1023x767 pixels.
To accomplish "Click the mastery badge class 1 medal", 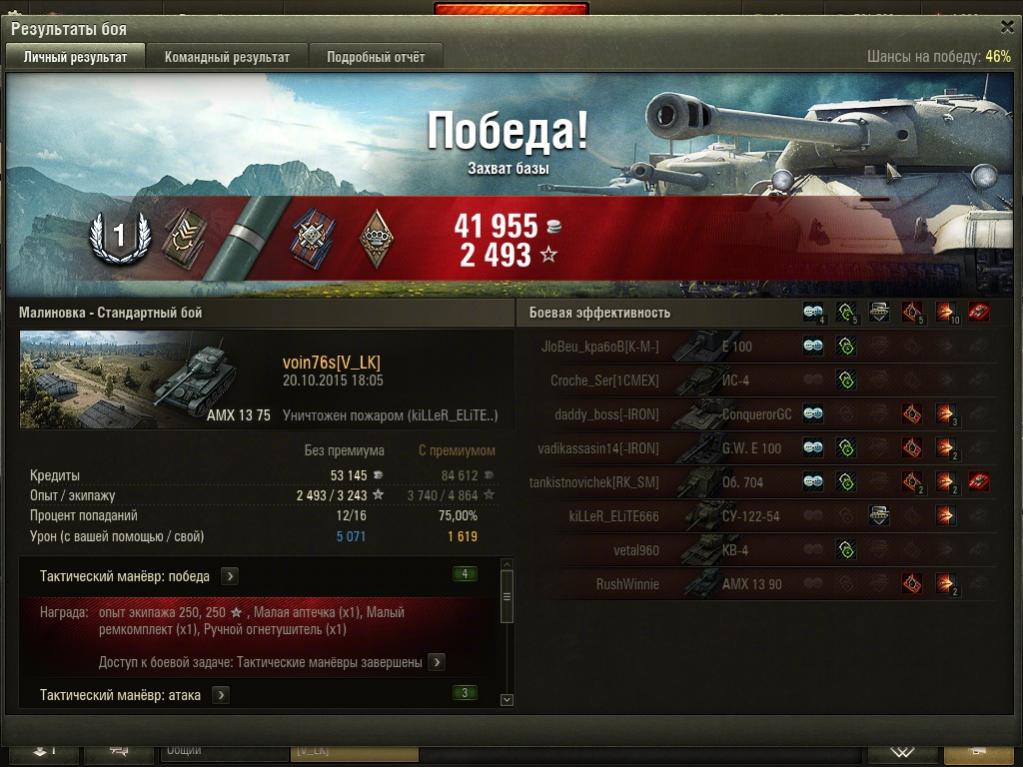I will tap(119, 236).
